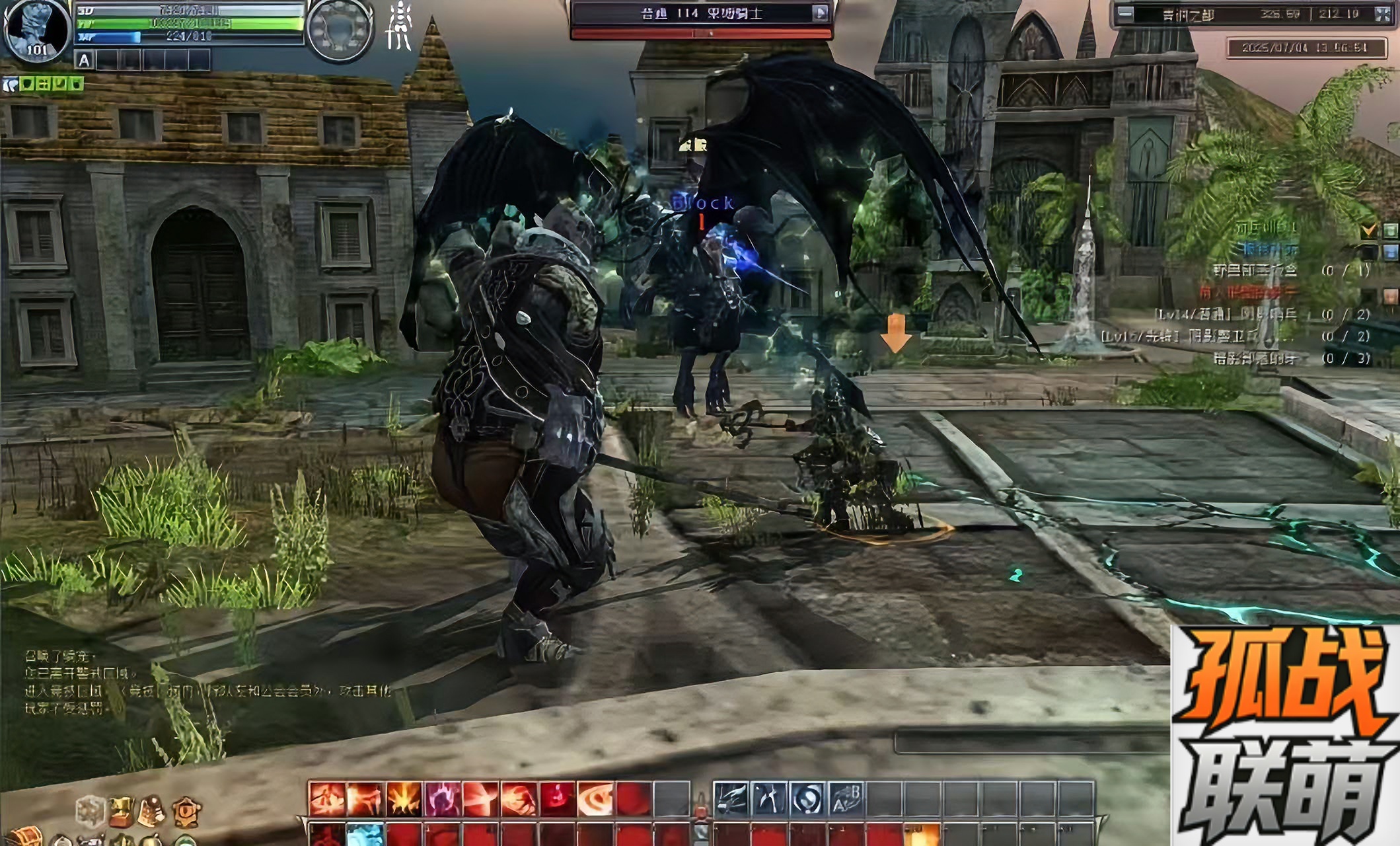Open the arrow button on the target frame
The width and height of the screenshot is (1400, 846).
click(820, 13)
